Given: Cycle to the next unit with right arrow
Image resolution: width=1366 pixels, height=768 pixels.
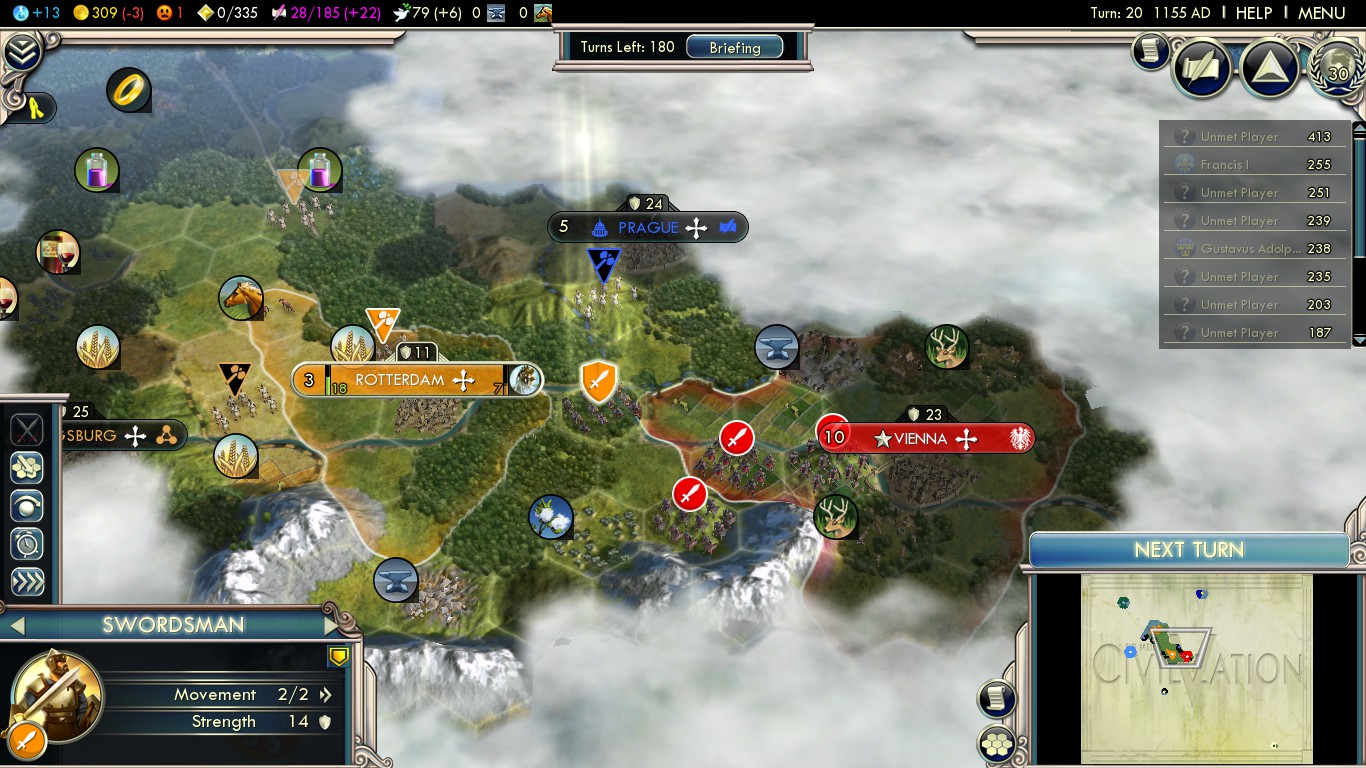Looking at the screenshot, I should 334,626.
